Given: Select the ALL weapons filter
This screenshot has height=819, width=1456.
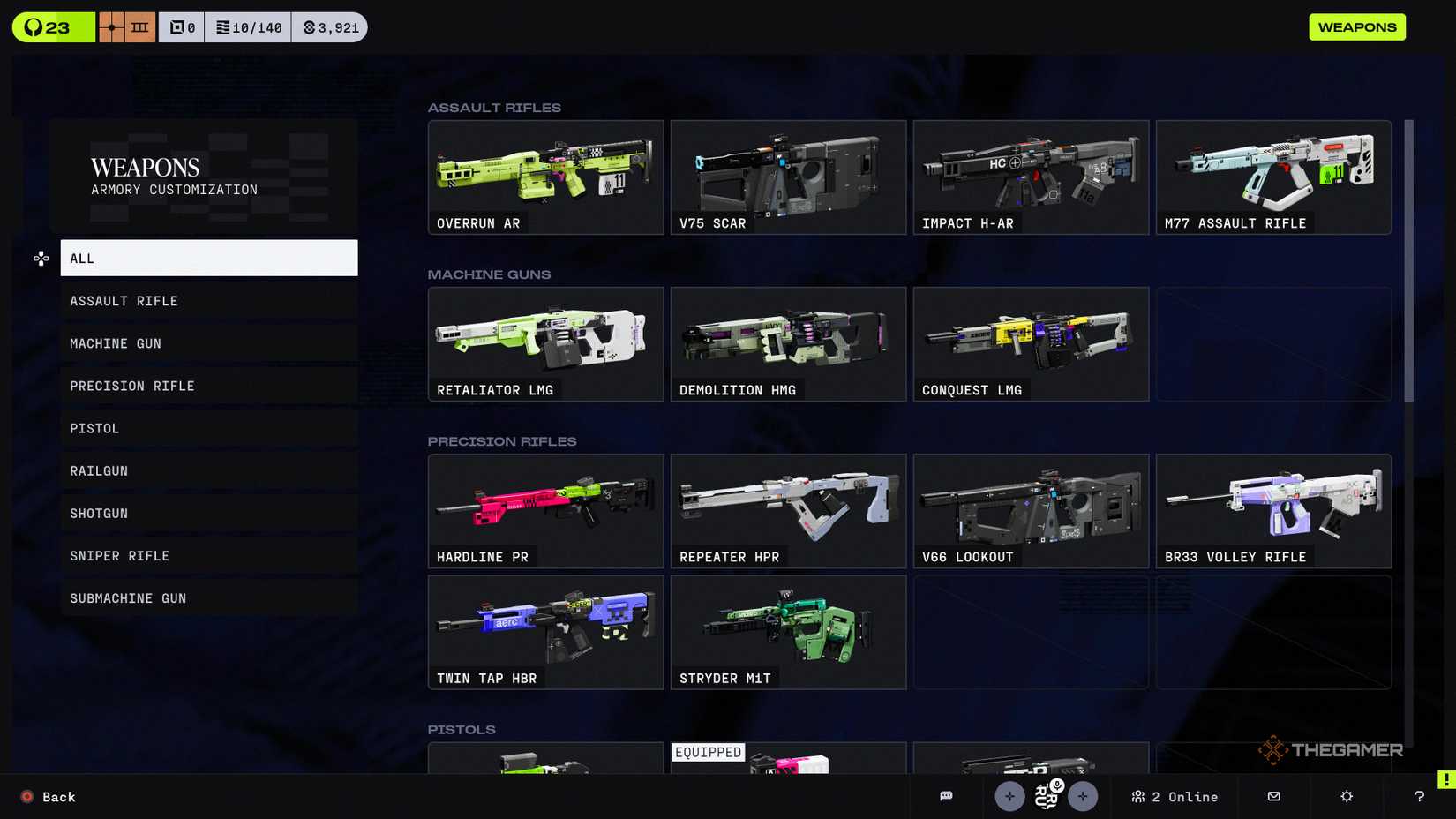Looking at the screenshot, I should point(208,258).
